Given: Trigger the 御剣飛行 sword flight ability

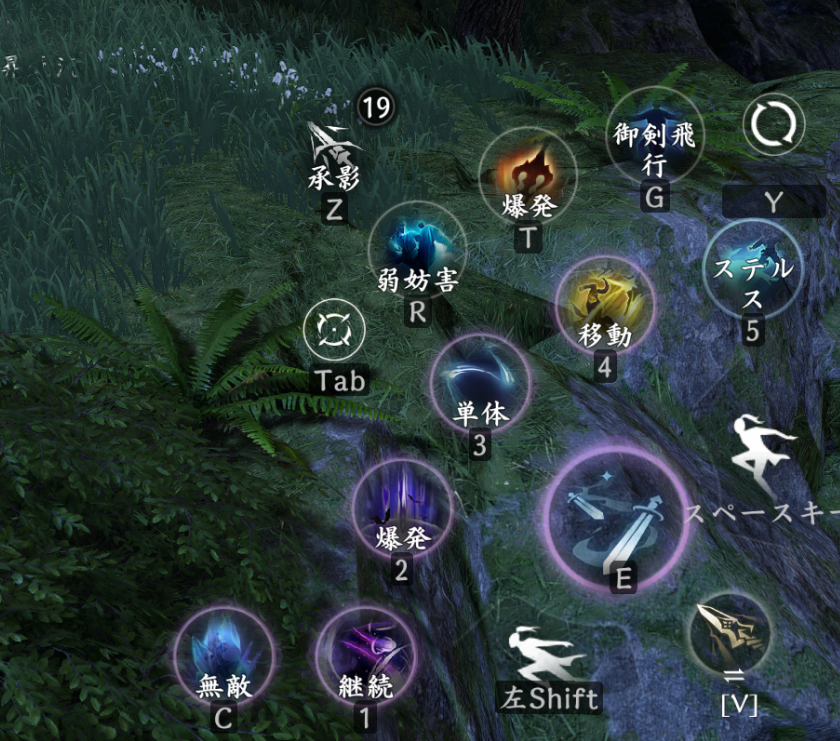Looking at the screenshot, I should tap(655, 137).
